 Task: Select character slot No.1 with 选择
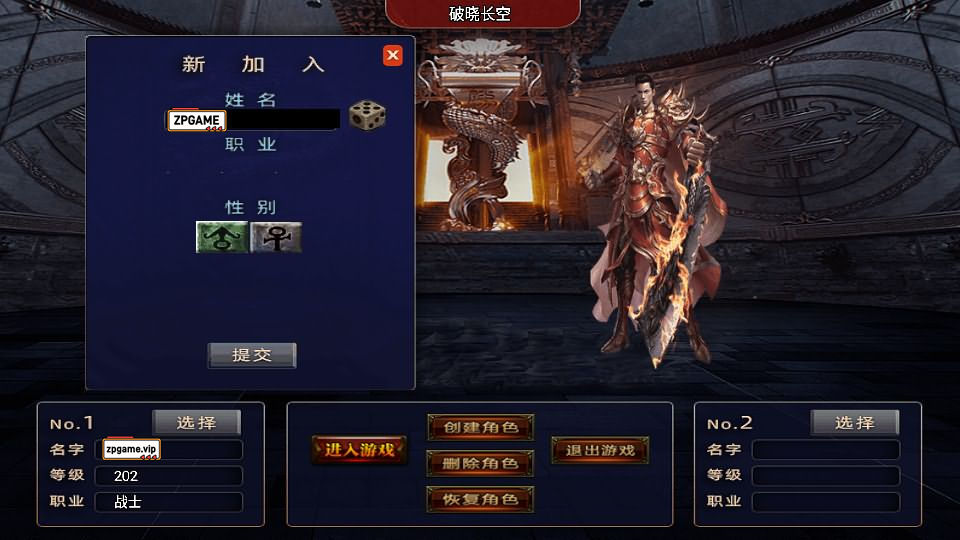pyautogui.click(x=197, y=422)
